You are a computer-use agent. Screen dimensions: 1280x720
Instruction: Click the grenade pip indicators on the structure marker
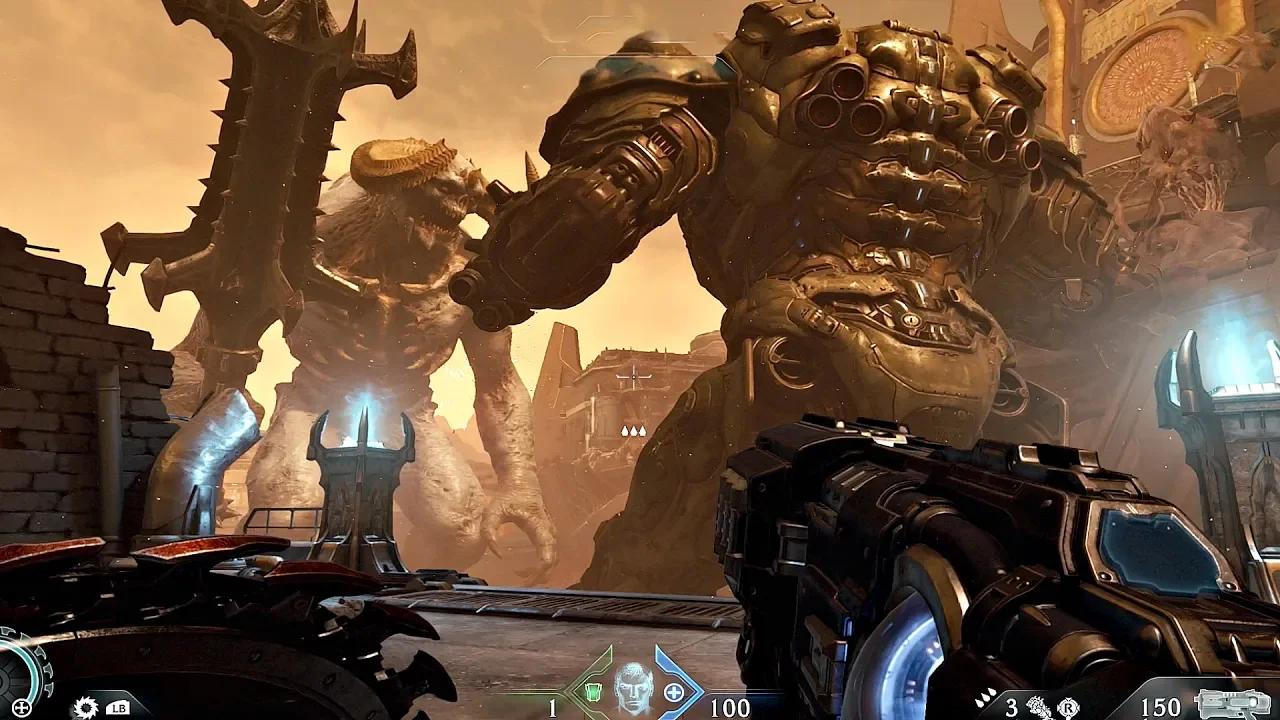[634, 431]
